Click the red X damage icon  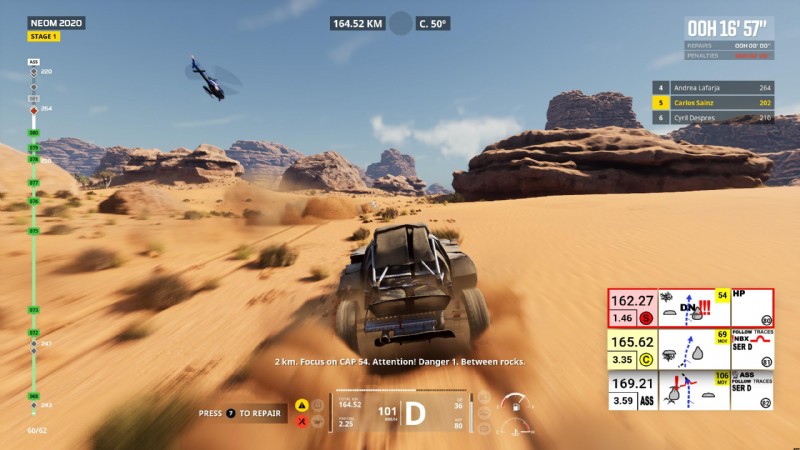[x=301, y=421]
